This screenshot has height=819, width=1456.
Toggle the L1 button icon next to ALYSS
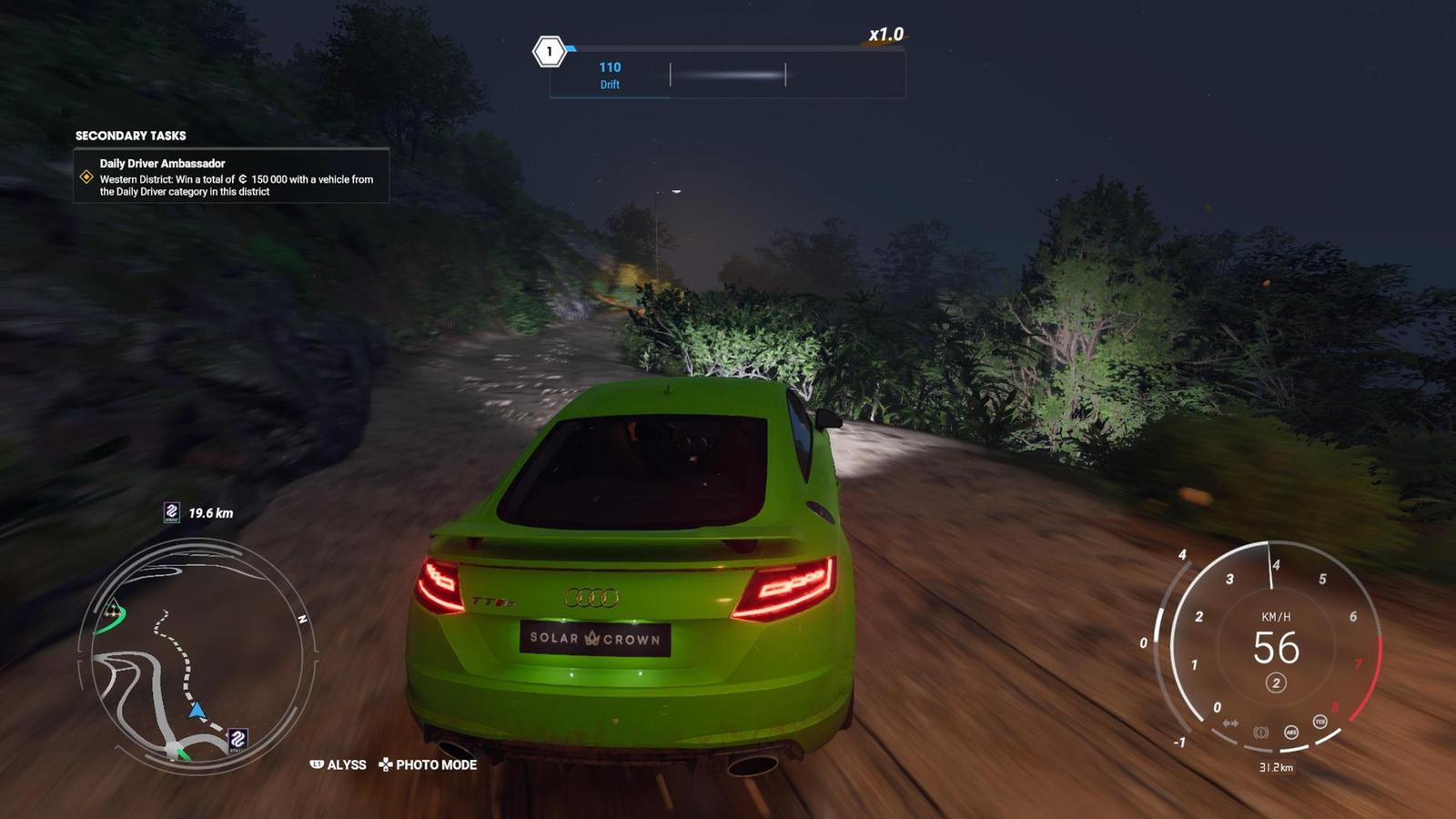pyautogui.click(x=318, y=765)
